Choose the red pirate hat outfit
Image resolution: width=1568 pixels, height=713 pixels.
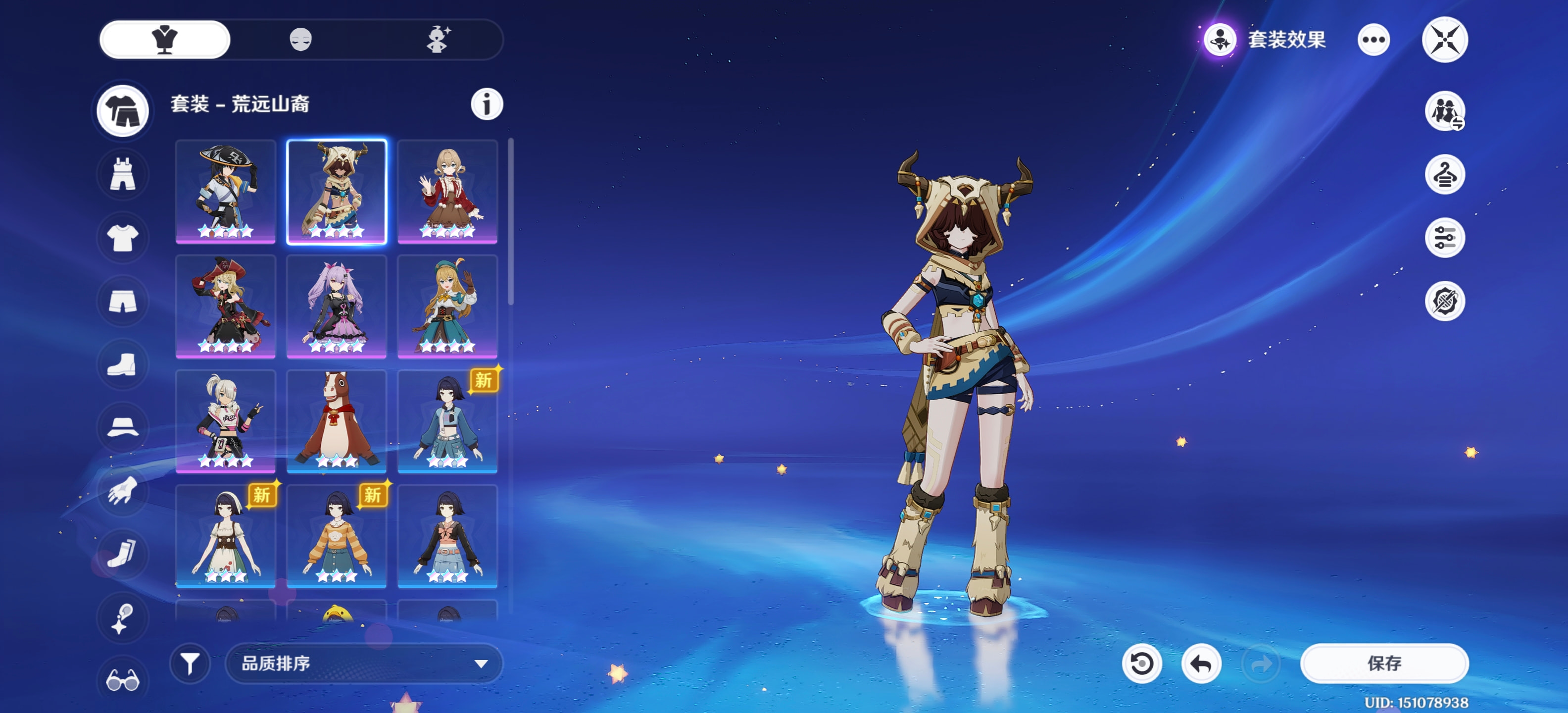pyautogui.click(x=225, y=306)
